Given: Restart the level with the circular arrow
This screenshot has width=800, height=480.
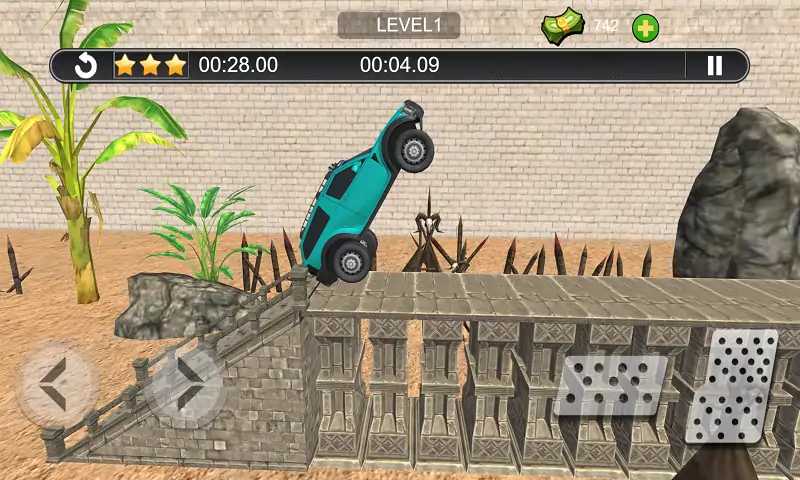Looking at the screenshot, I should pos(86,66).
